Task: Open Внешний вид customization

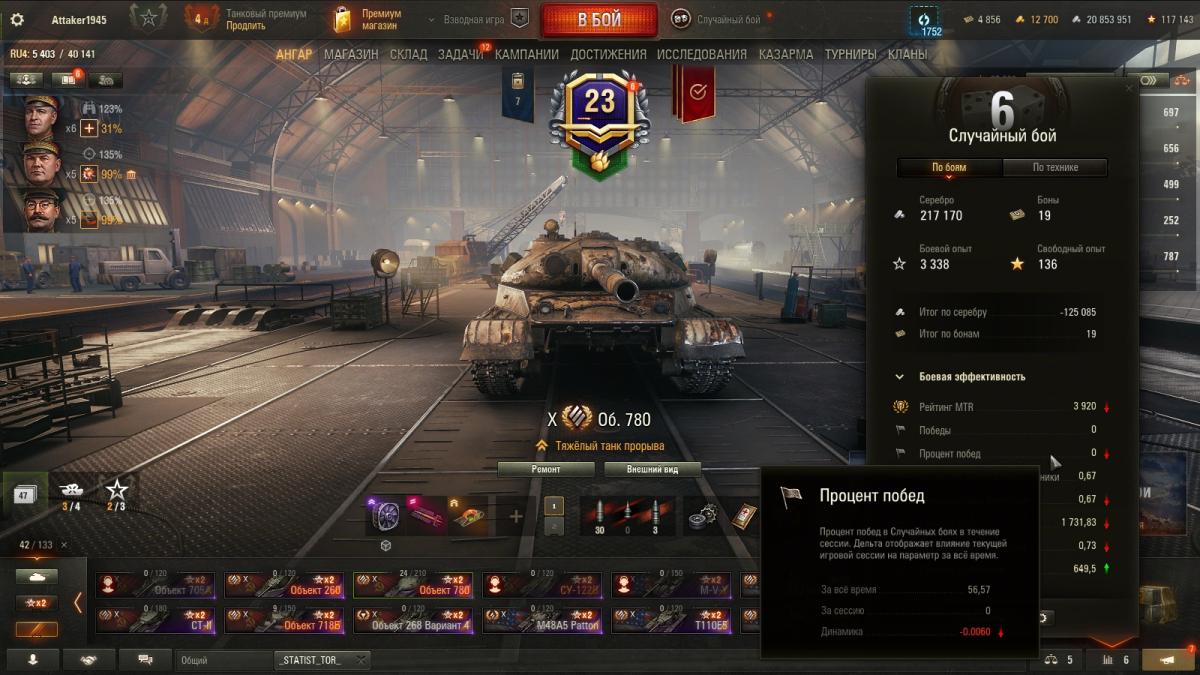Action: pyautogui.click(x=649, y=469)
